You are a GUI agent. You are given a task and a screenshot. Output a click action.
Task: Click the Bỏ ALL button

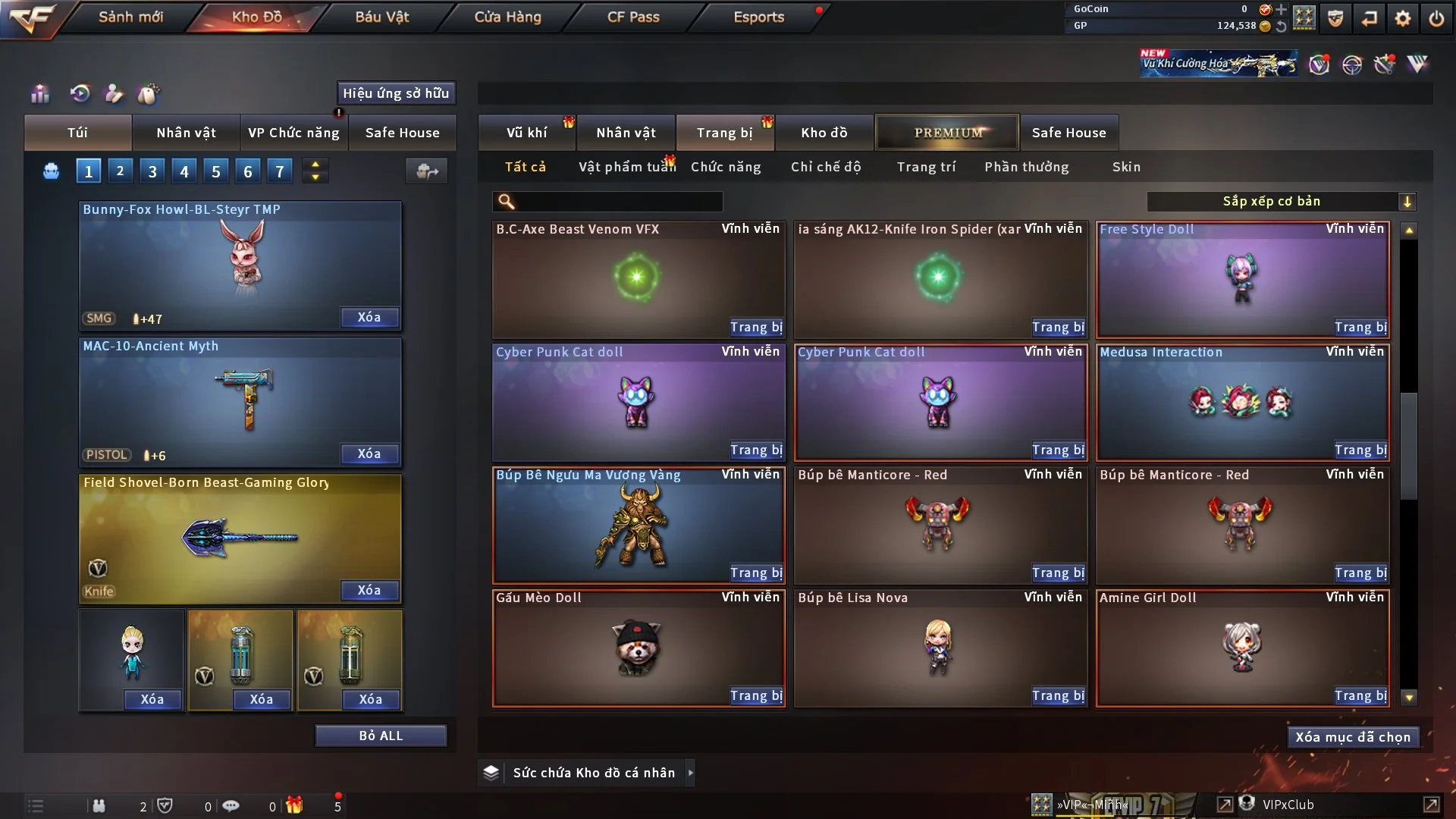pyautogui.click(x=381, y=736)
